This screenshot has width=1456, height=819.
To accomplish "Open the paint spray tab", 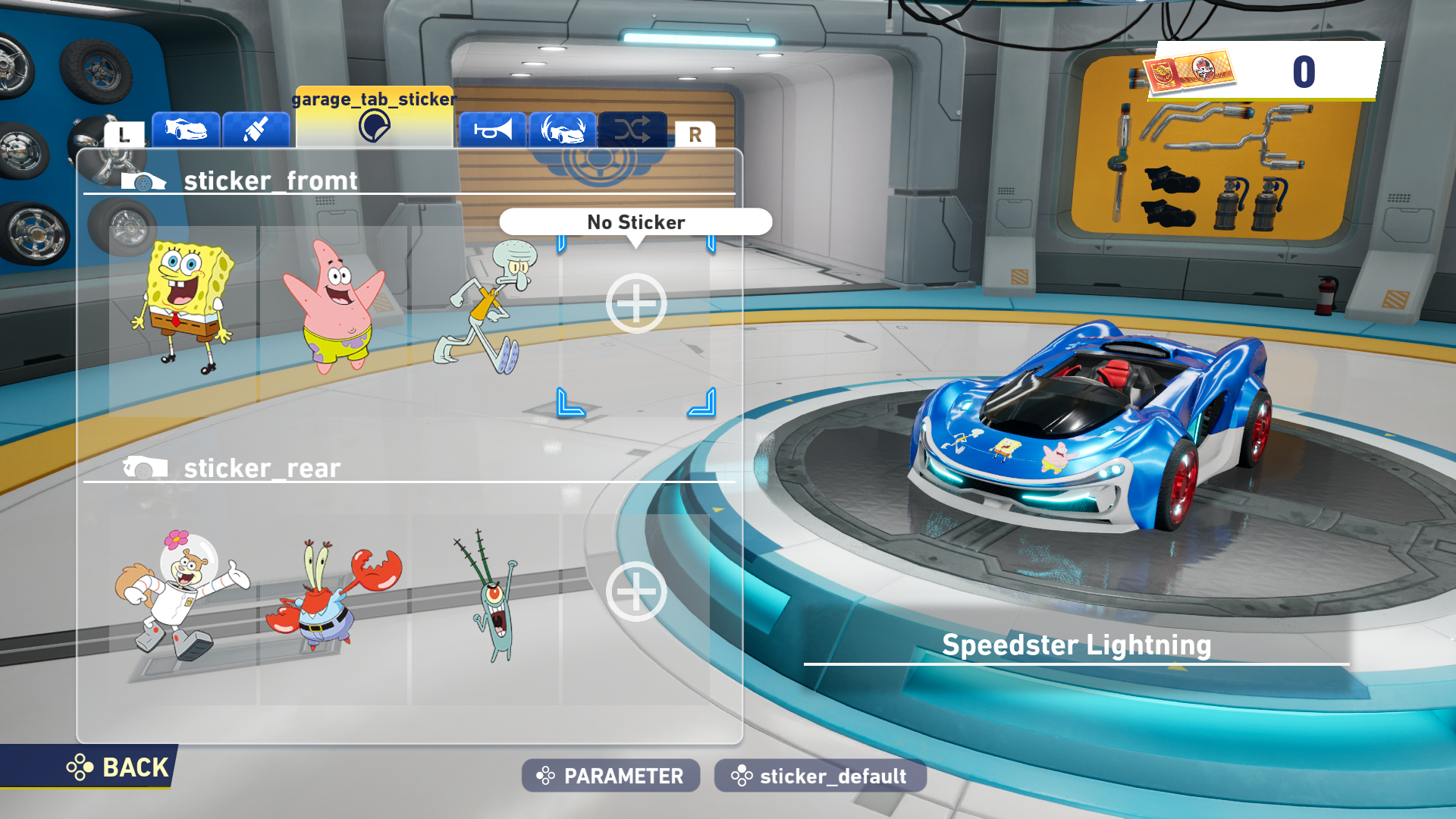I will 256,130.
